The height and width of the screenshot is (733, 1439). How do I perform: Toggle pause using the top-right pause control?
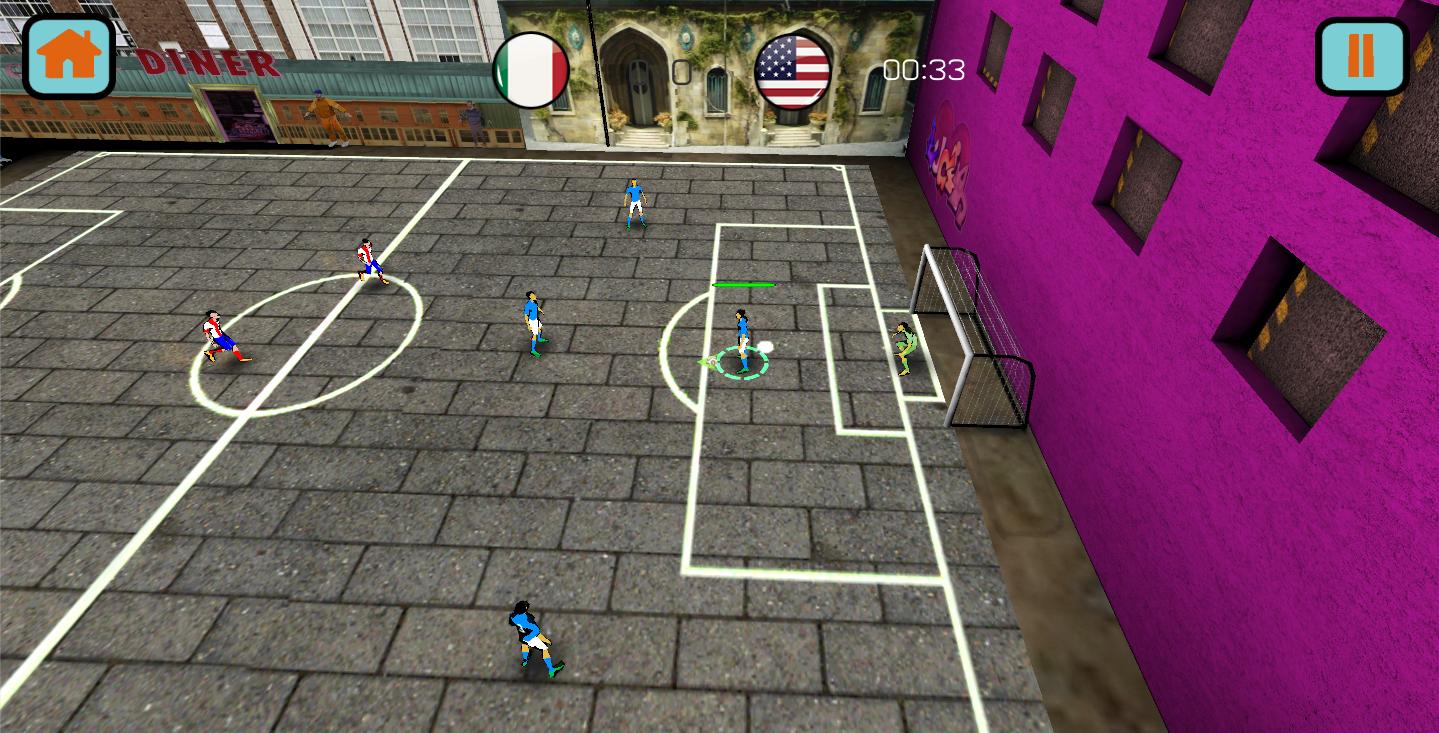point(1361,57)
